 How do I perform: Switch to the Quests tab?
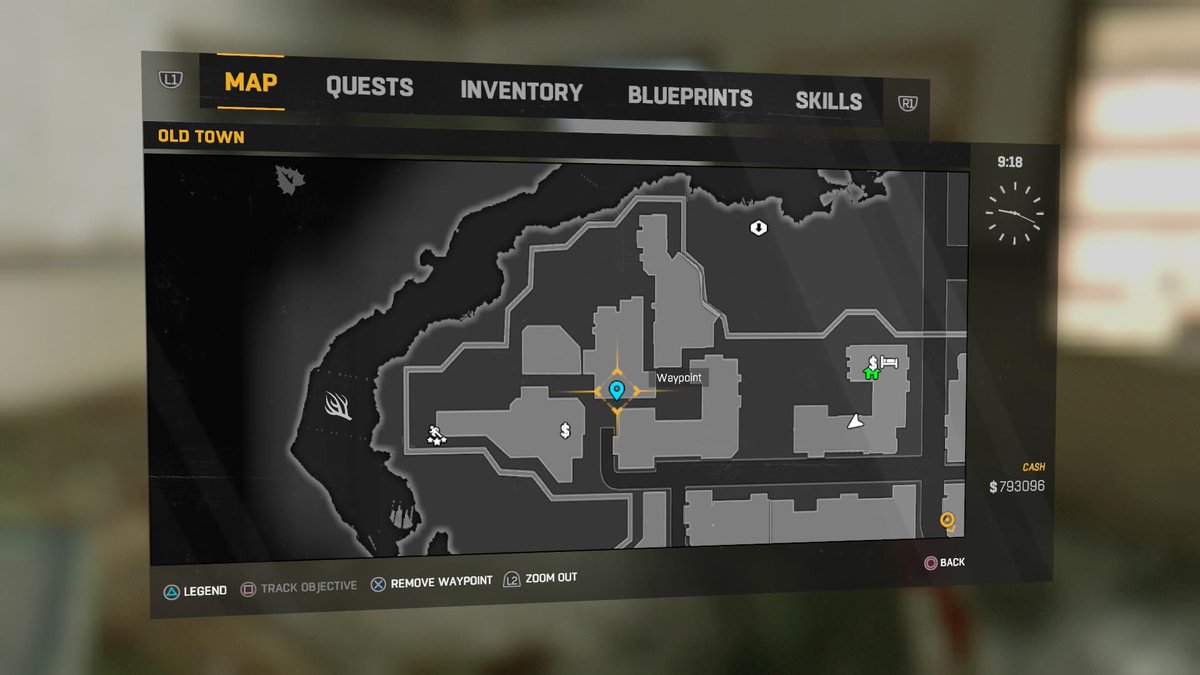click(x=369, y=87)
